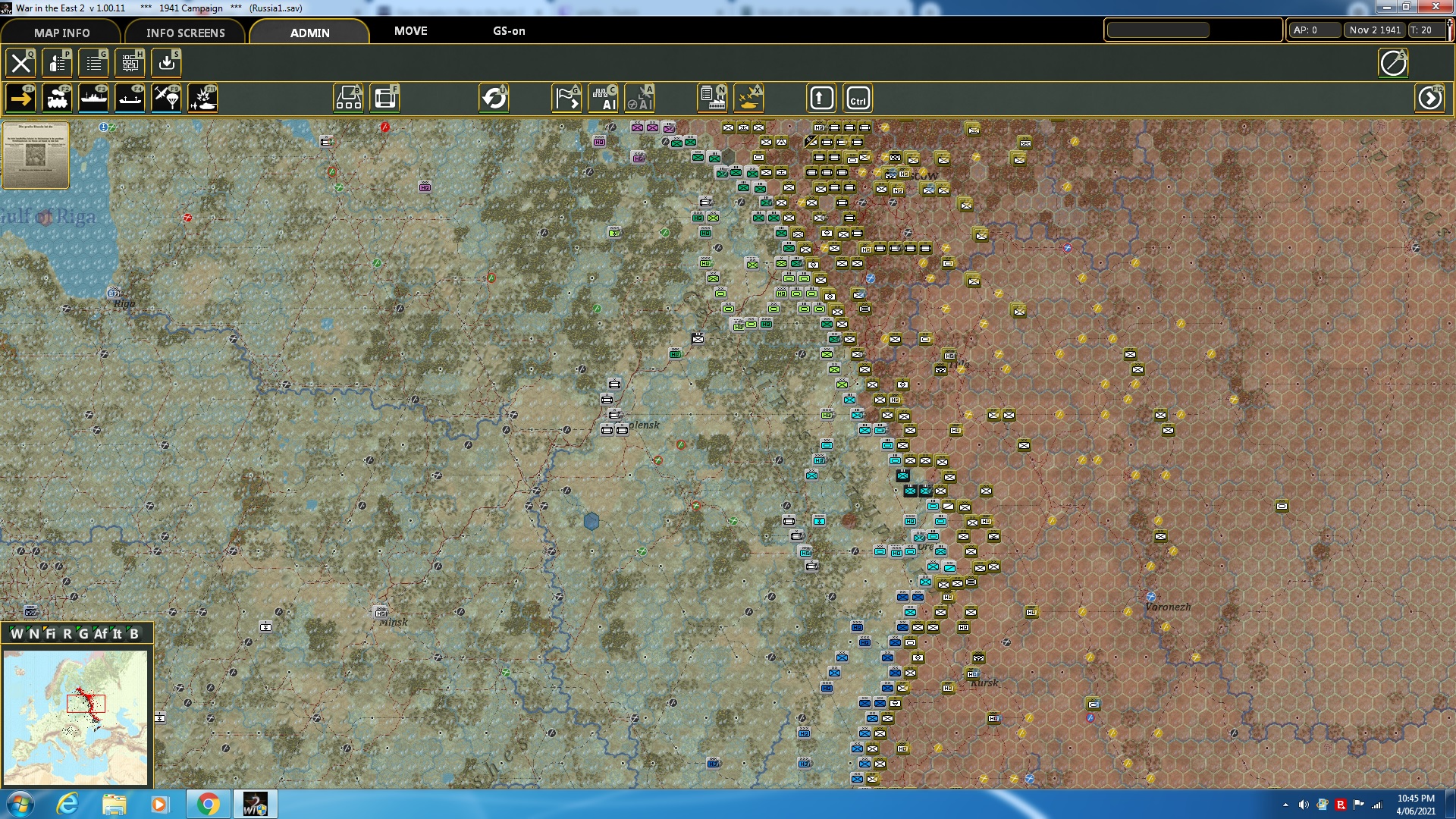The height and width of the screenshot is (819, 1456).
Task: Toggle the Shift modifier button
Action: tap(821, 98)
